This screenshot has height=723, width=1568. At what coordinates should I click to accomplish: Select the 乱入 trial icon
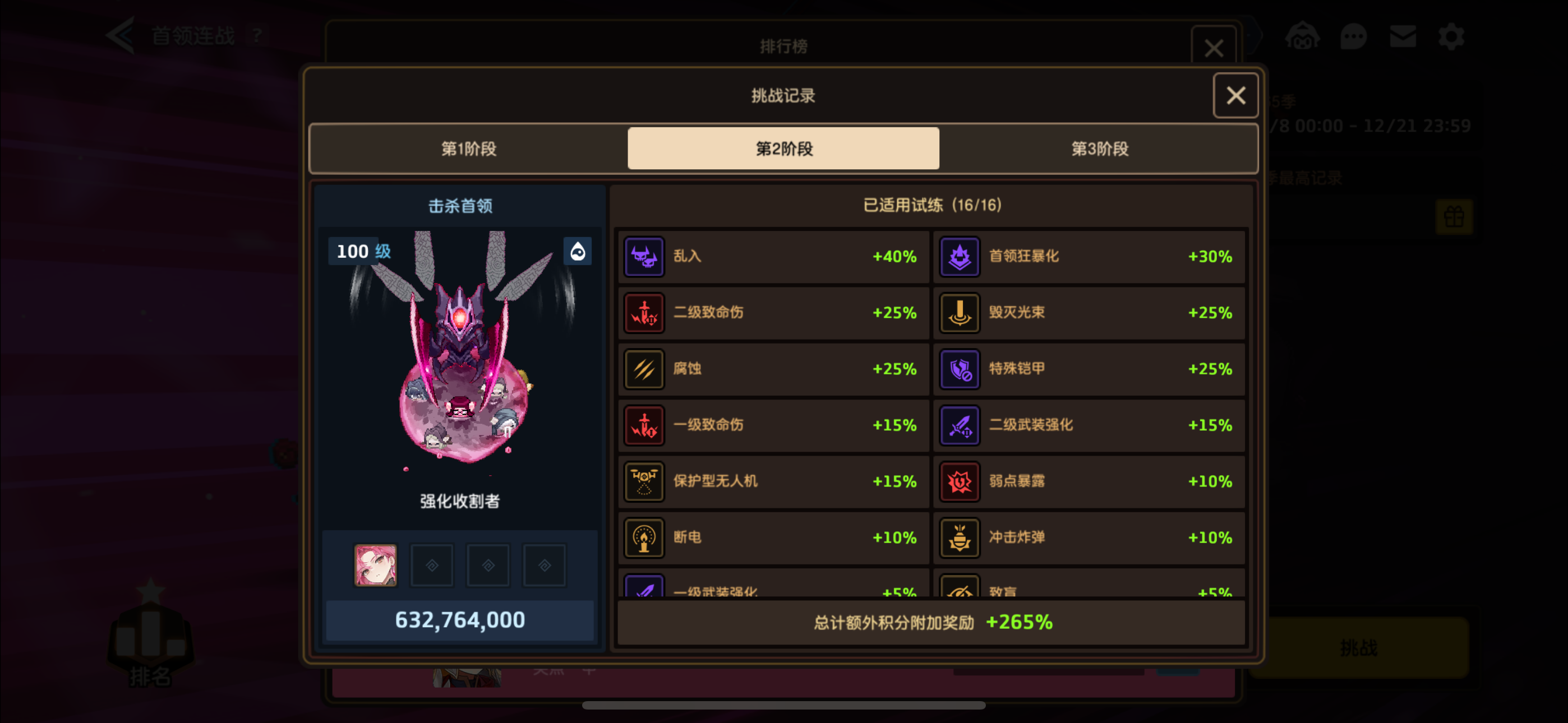point(644,256)
